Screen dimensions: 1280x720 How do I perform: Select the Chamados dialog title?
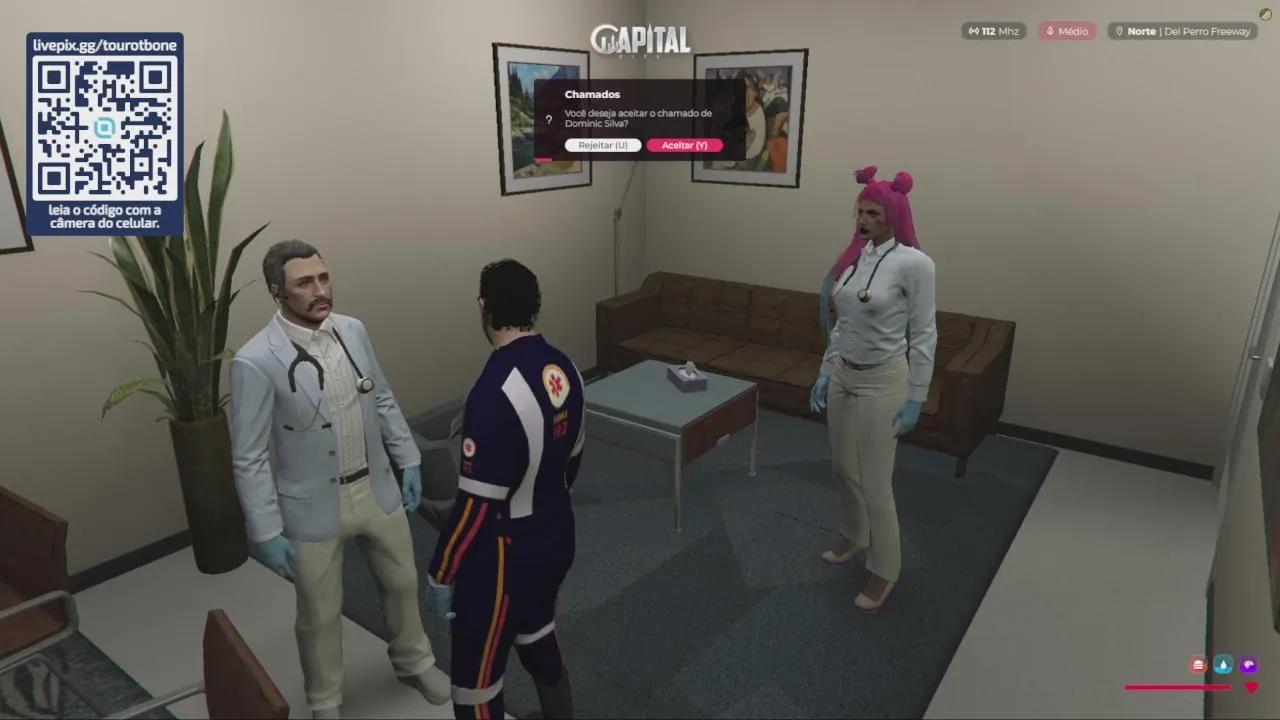(592, 94)
